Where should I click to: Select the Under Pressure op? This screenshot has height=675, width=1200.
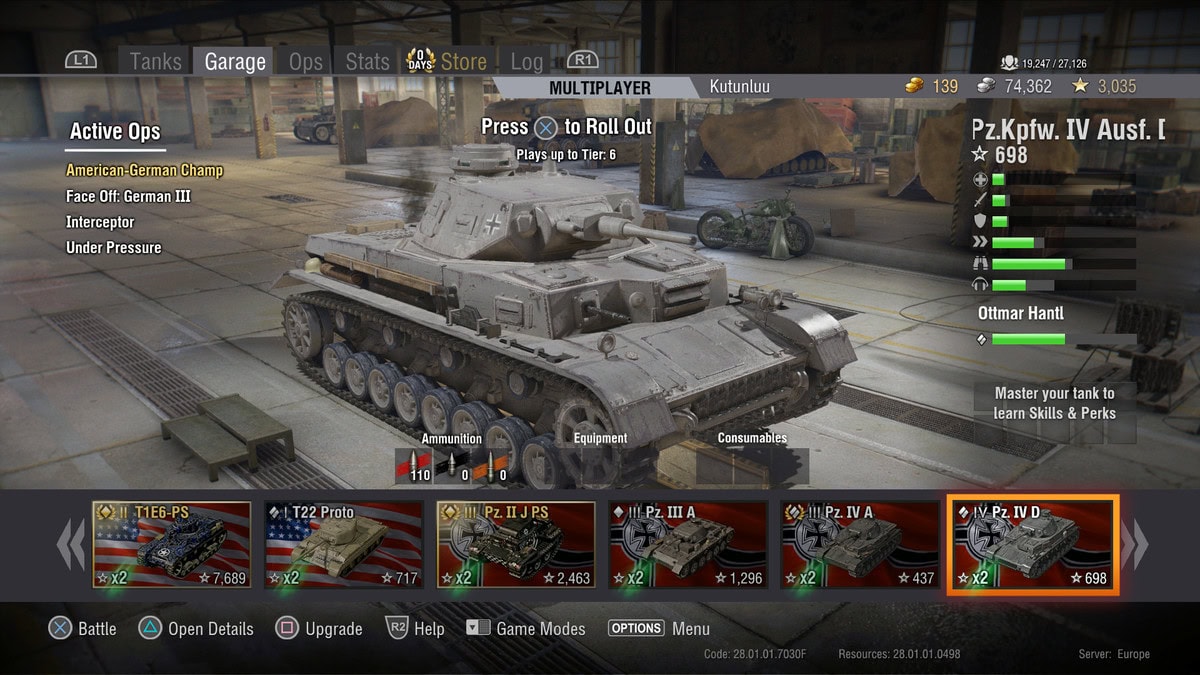tap(113, 248)
